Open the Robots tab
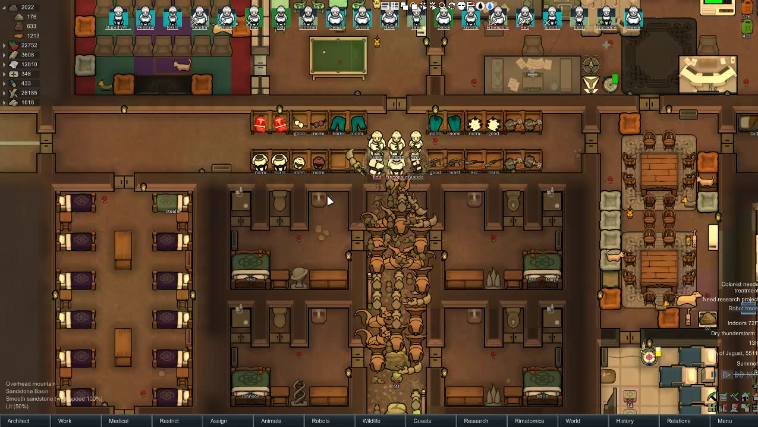 pos(321,421)
